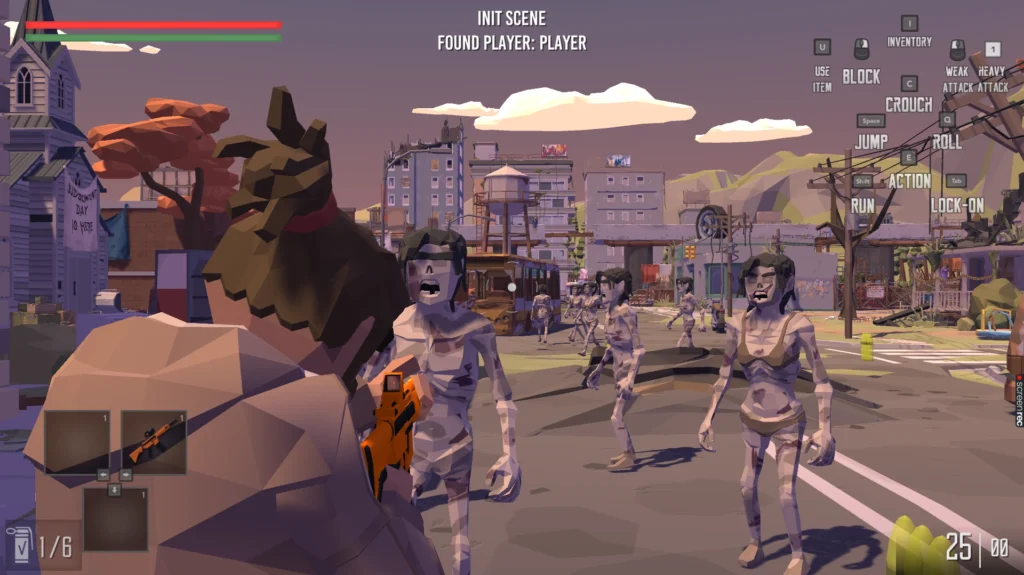The height and width of the screenshot is (575, 1024).
Task: Click the right arrow beside the rifle slot
Action: pyautogui.click(x=126, y=475)
